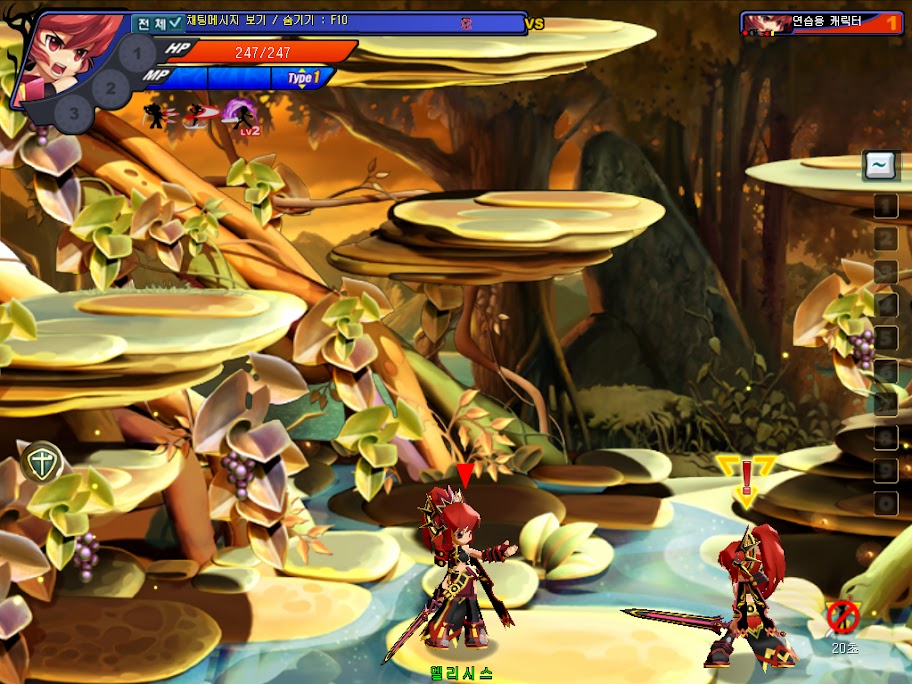The image size is (912, 684).
Task: Select the crossed-out sword 20초 status icon
Action: 843,619
